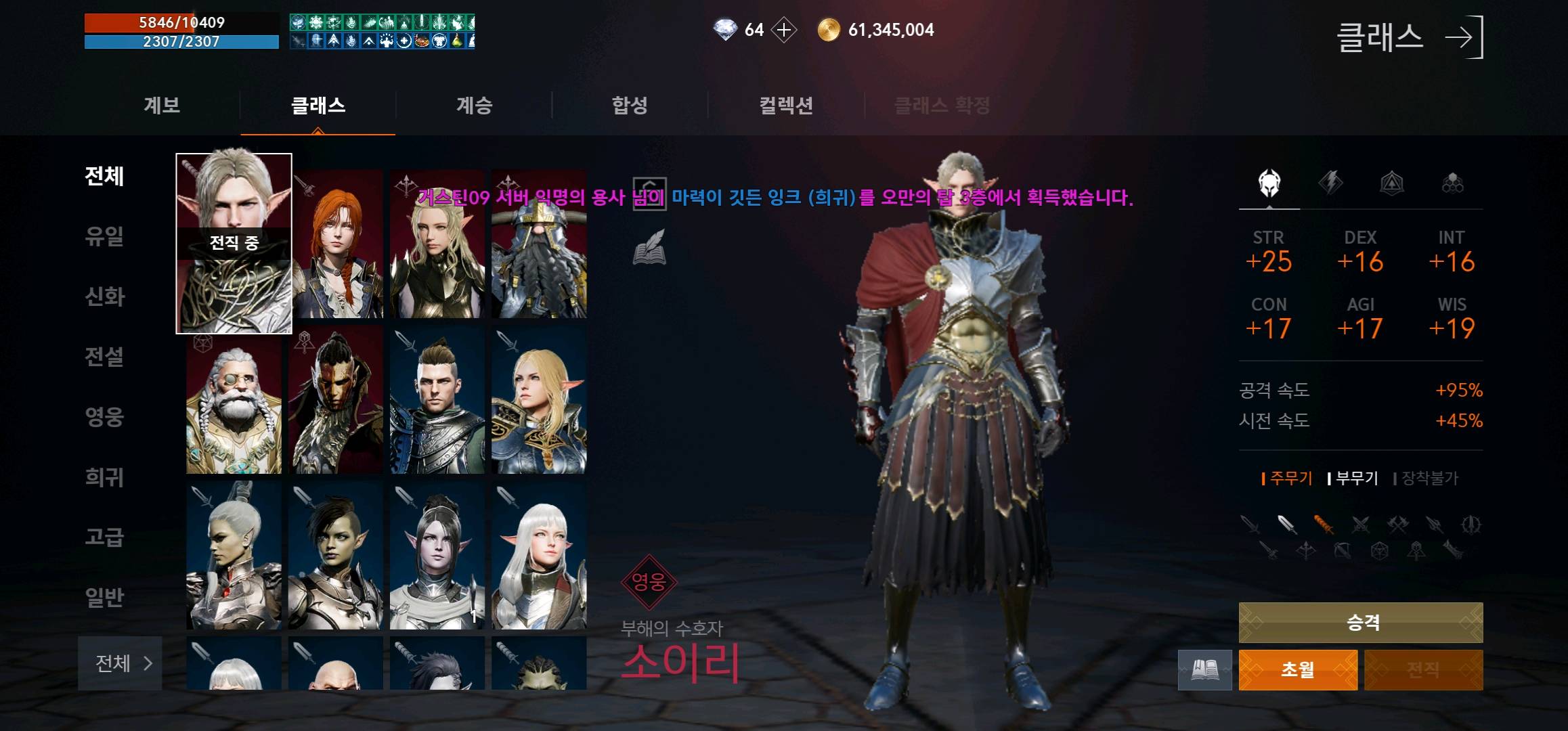This screenshot has width=1568, height=731.
Task: Open the class story book-and-quill icon
Action: pyautogui.click(x=649, y=247)
